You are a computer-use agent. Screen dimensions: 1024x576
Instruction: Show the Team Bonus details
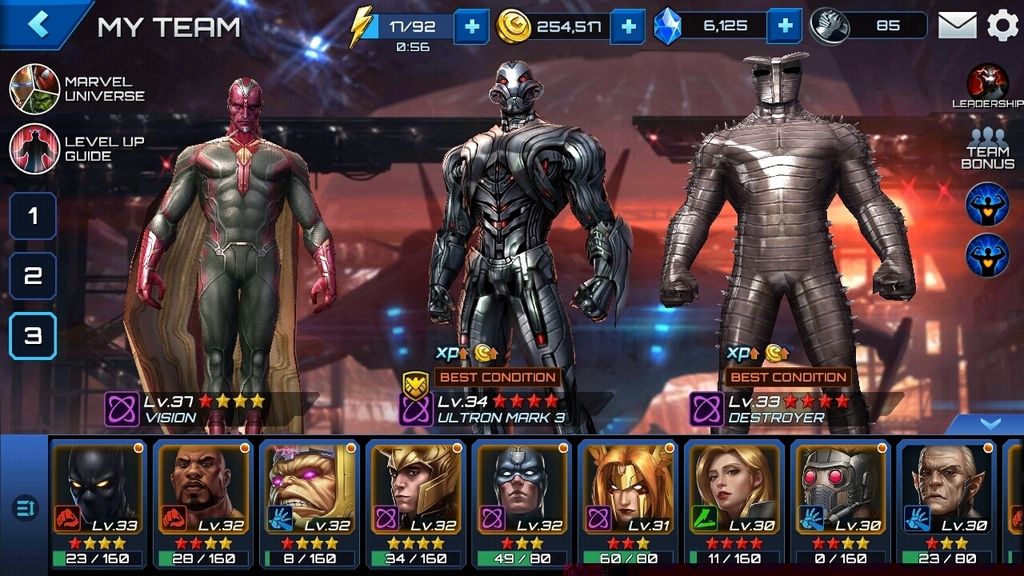point(987,148)
